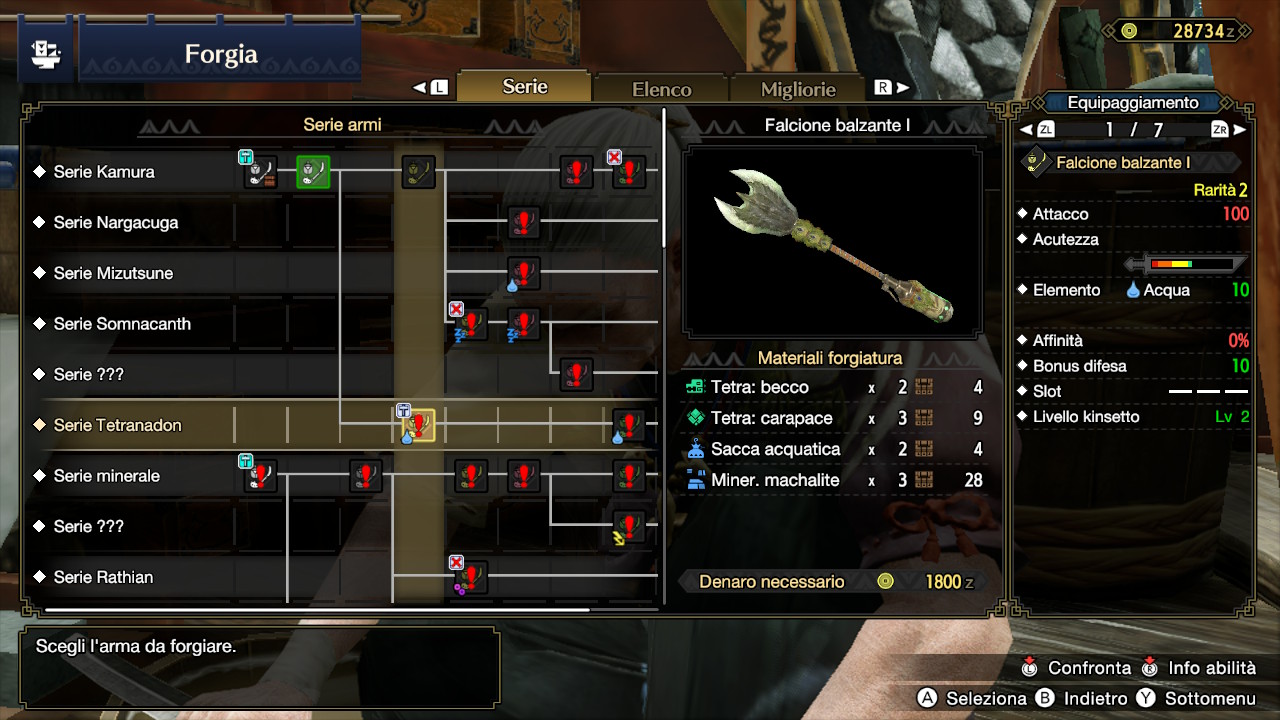
Task: Click the crossed-out weapon icon on Serie Kamura row
Action: (628, 172)
